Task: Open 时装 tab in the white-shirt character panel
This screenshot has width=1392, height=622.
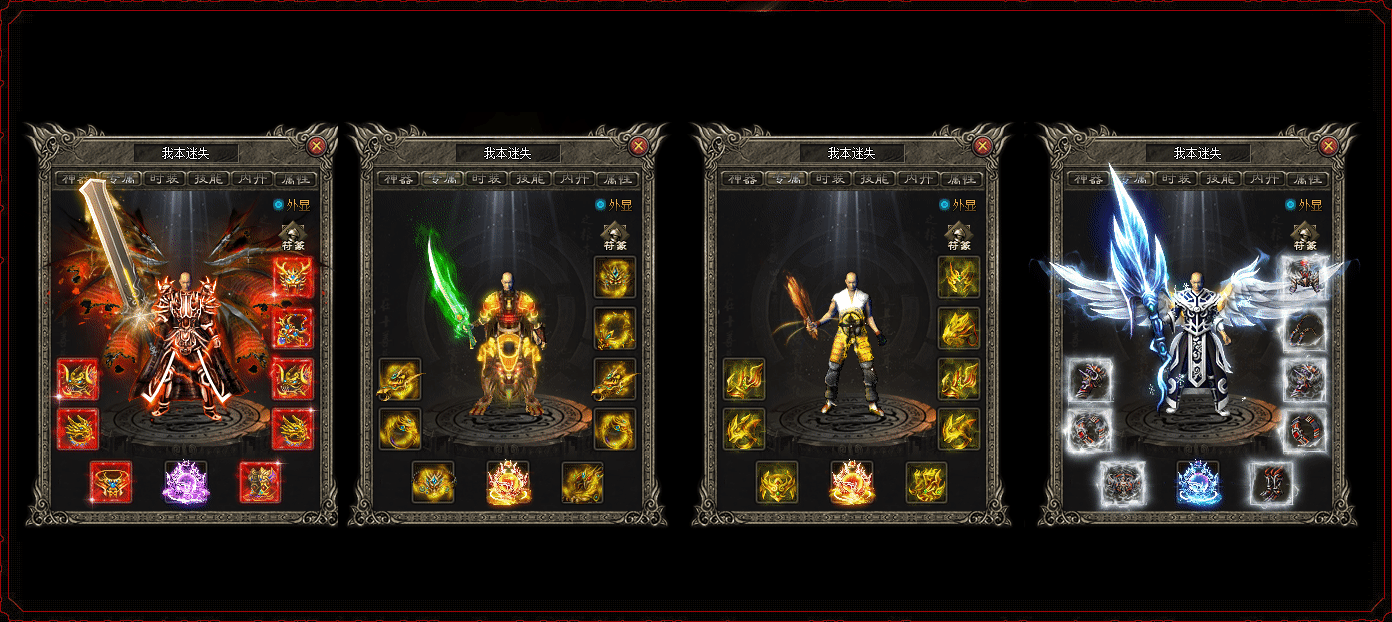Action: 832,180
